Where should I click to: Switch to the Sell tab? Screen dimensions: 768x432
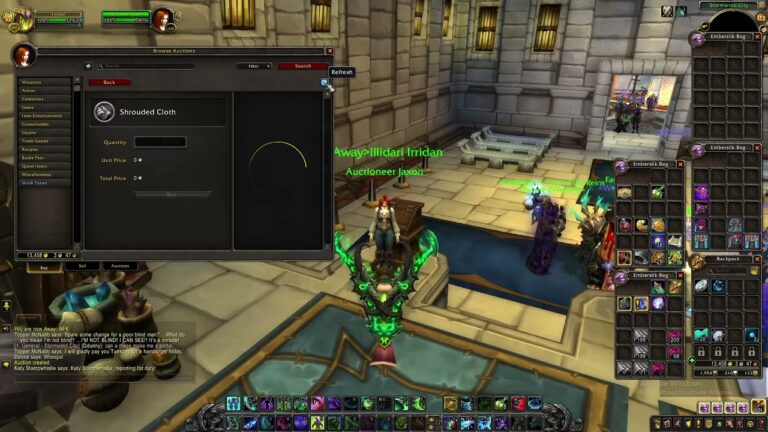coord(82,266)
